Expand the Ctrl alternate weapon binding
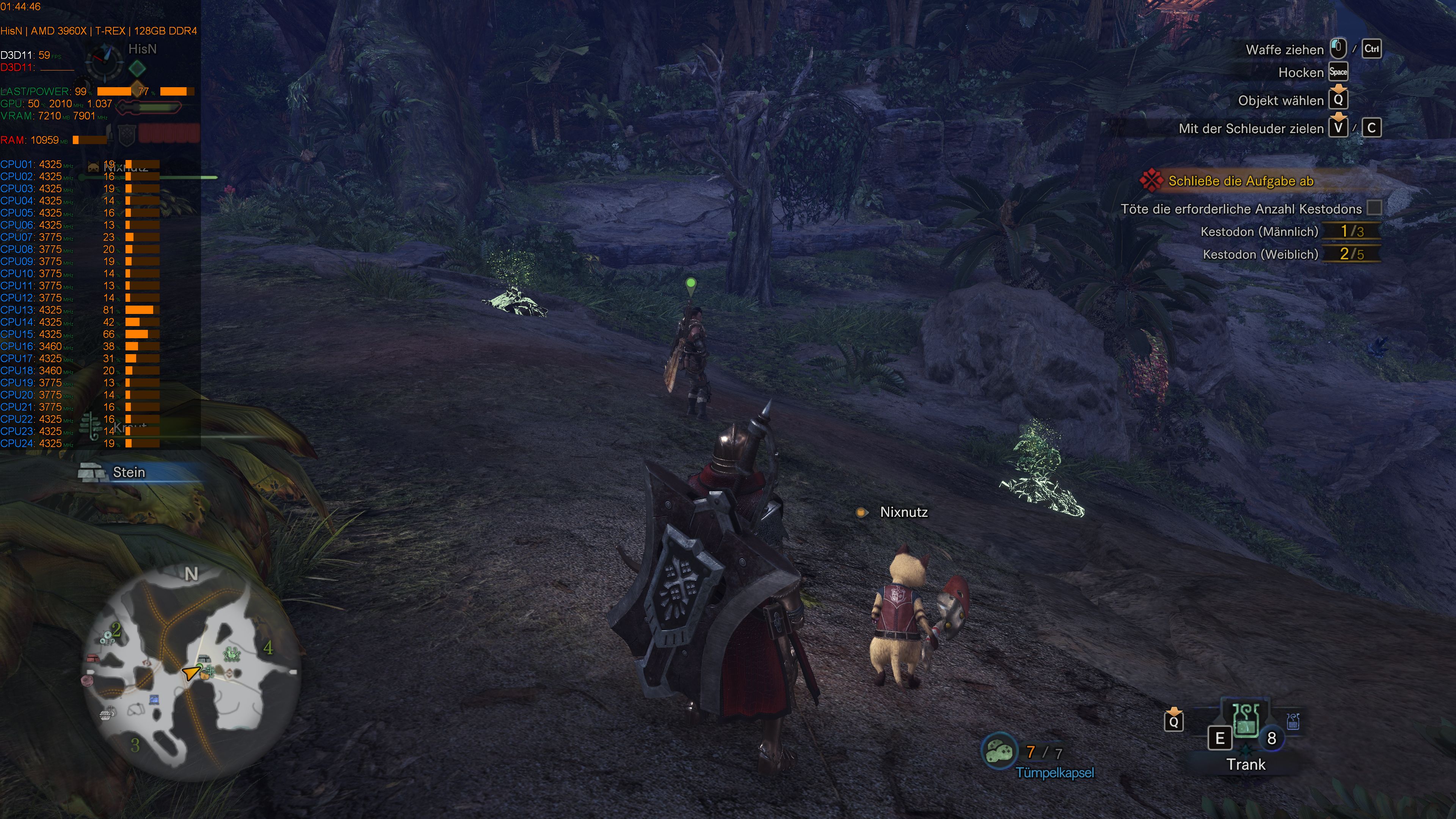Viewport: 1456px width, 819px height. (x=1372, y=49)
